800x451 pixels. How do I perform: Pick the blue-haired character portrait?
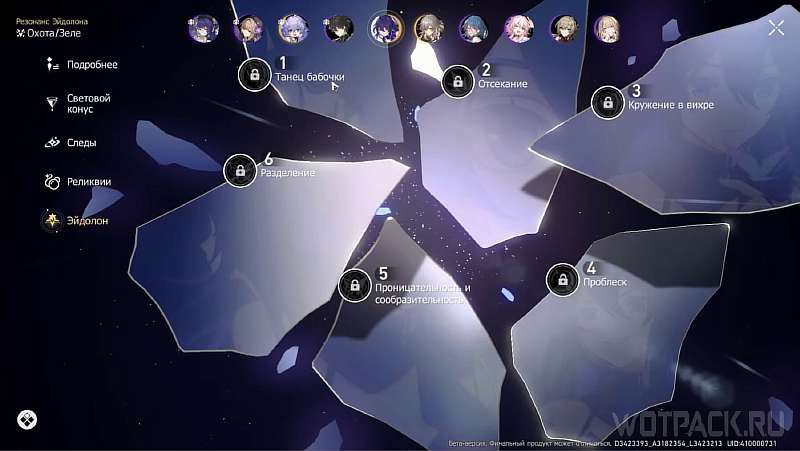pyautogui.click(x=473, y=28)
